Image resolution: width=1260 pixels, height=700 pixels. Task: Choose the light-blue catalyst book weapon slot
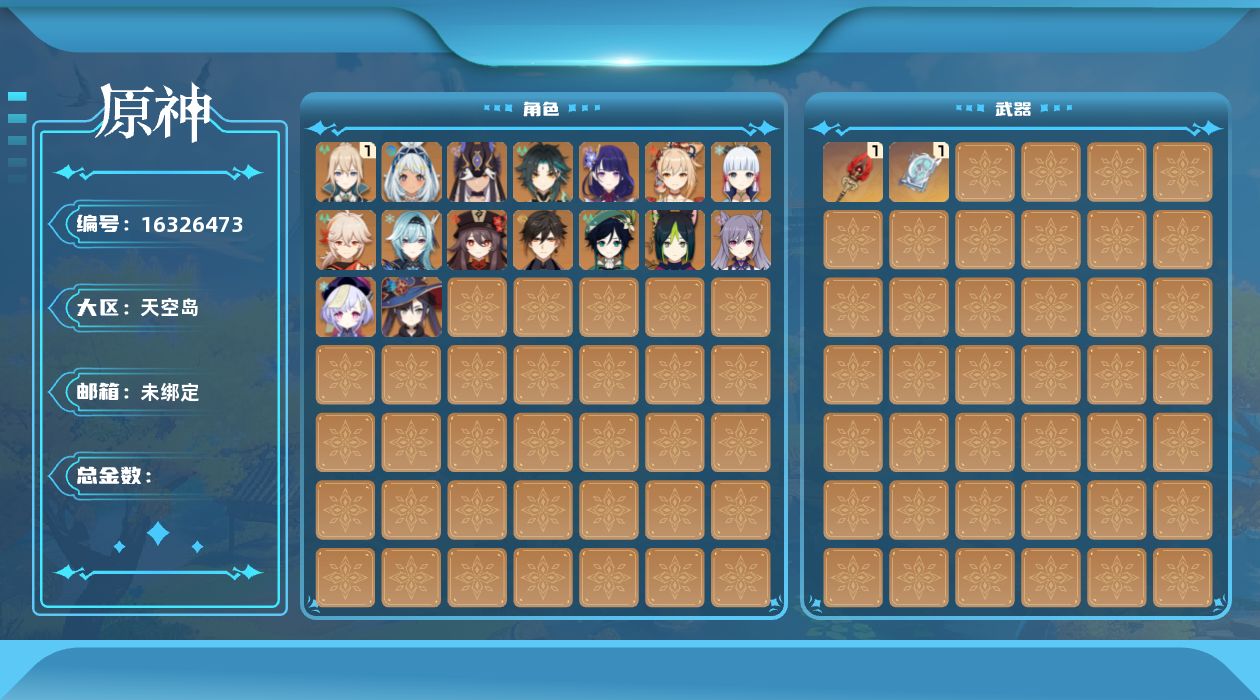tap(919, 172)
